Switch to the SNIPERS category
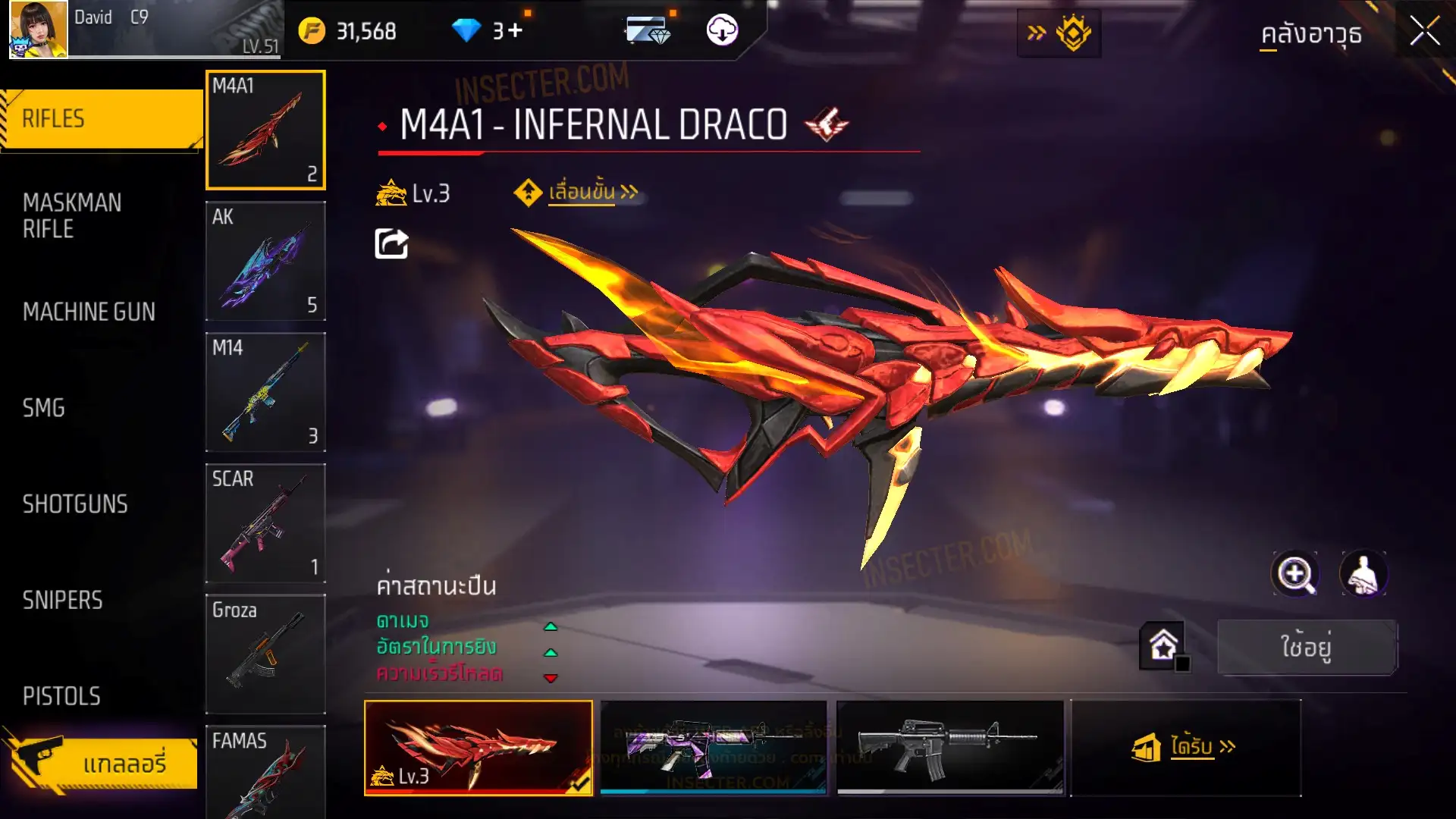The image size is (1456, 819). pos(62,601)
